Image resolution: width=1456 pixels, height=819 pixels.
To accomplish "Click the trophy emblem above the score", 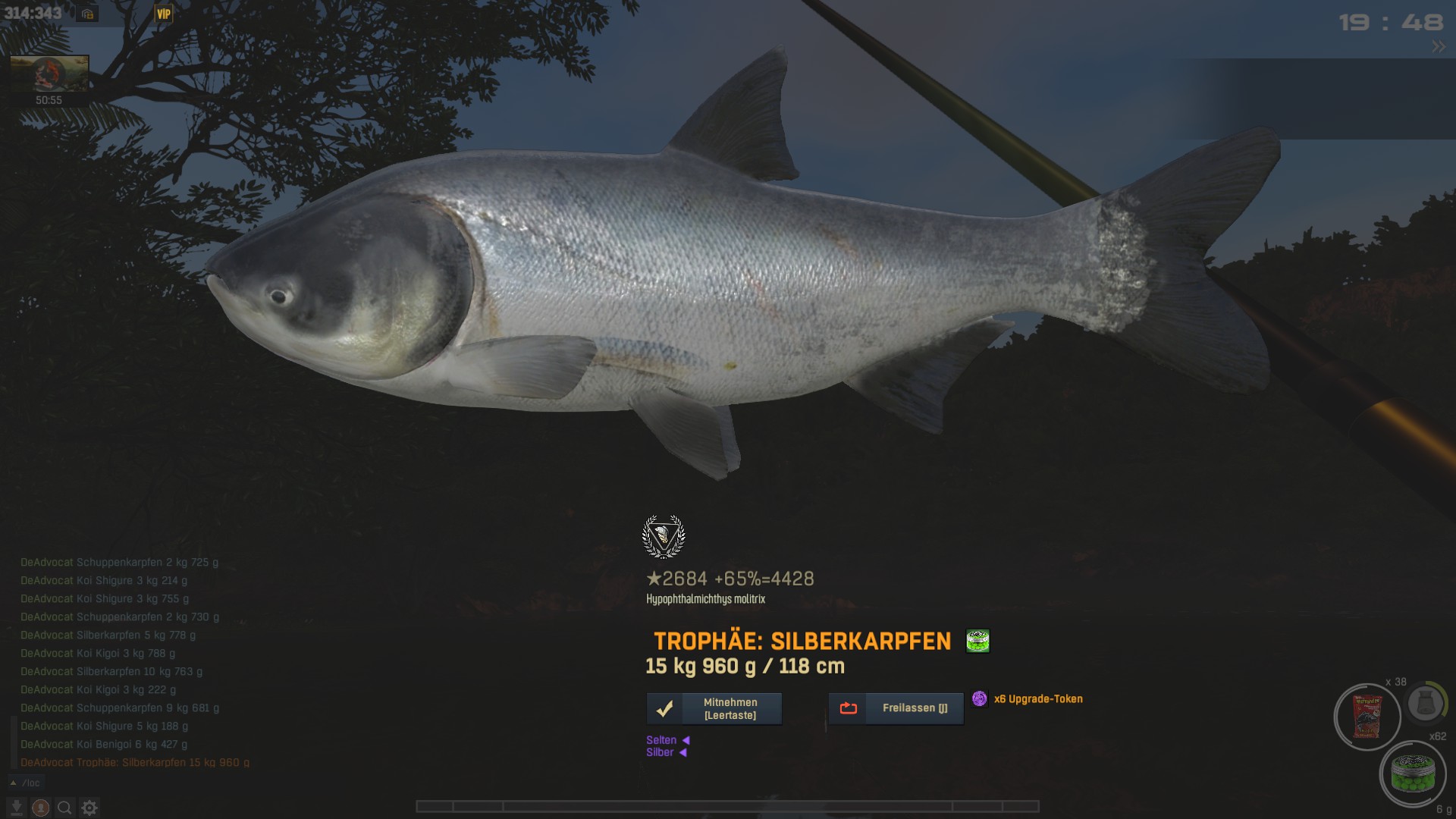I will coord(664,536).
